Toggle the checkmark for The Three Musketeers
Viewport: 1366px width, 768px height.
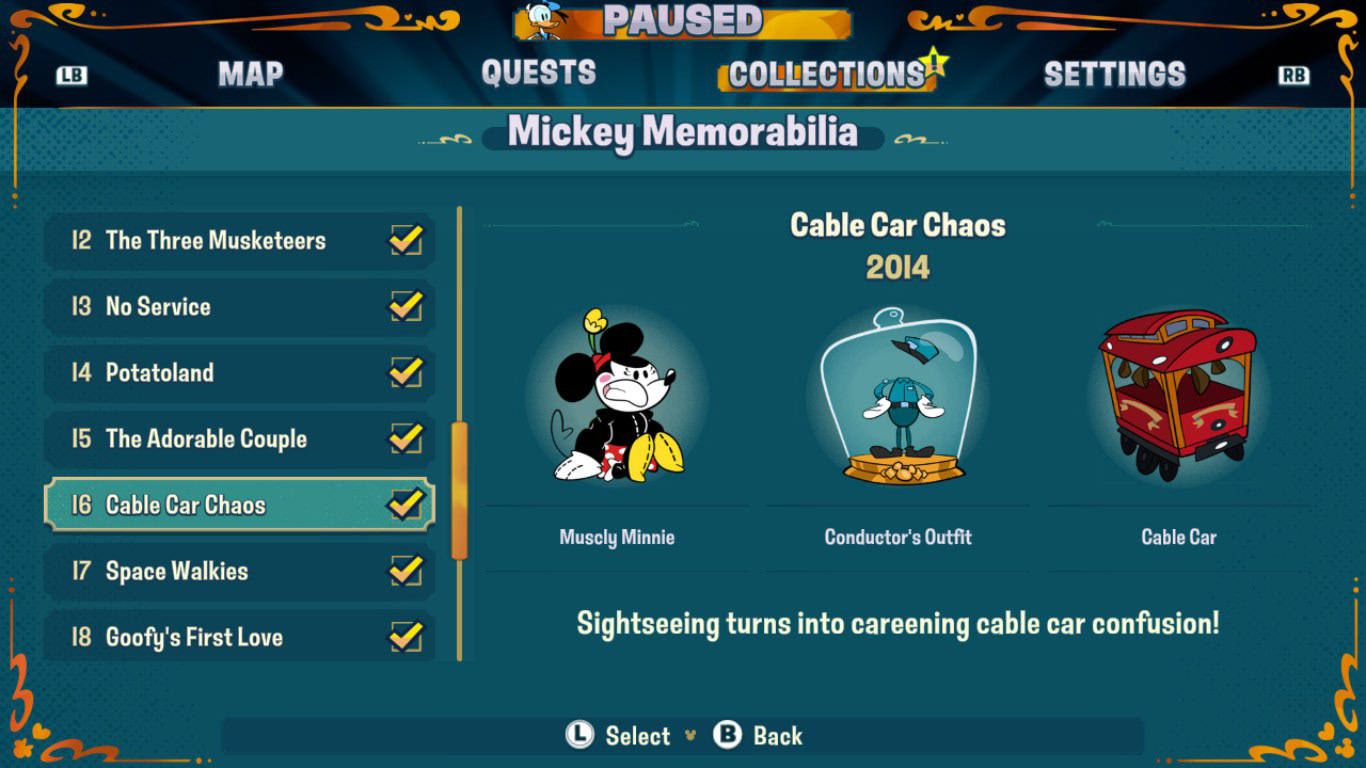click(x=410, y=240)
